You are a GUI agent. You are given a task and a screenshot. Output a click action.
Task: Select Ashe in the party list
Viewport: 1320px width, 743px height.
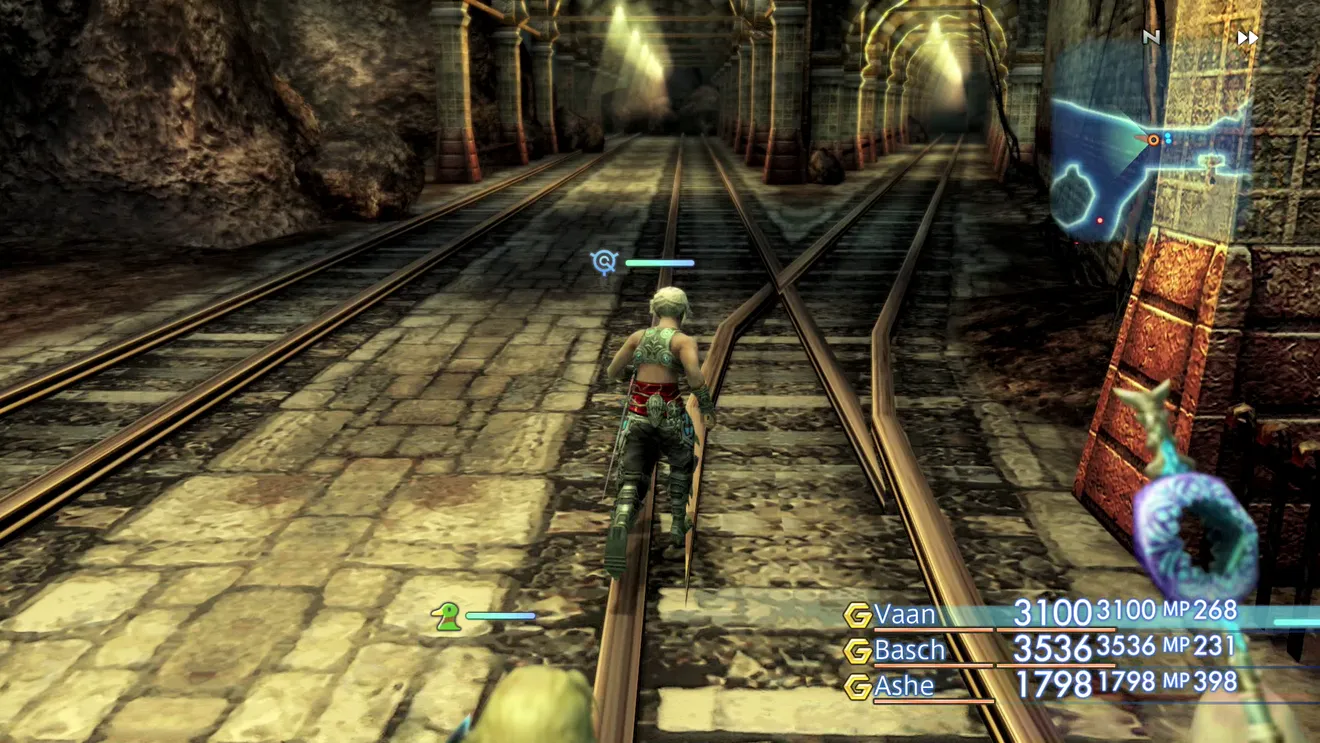[x=904, y=686]
